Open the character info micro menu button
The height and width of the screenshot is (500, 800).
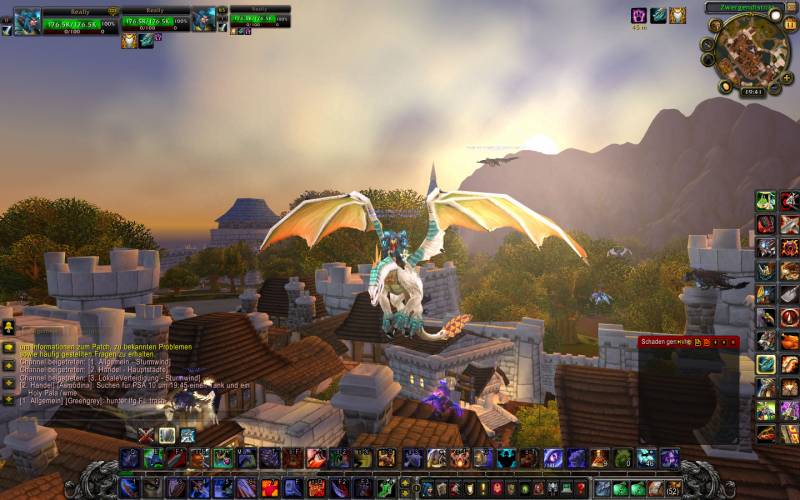[x=427, y=489]
